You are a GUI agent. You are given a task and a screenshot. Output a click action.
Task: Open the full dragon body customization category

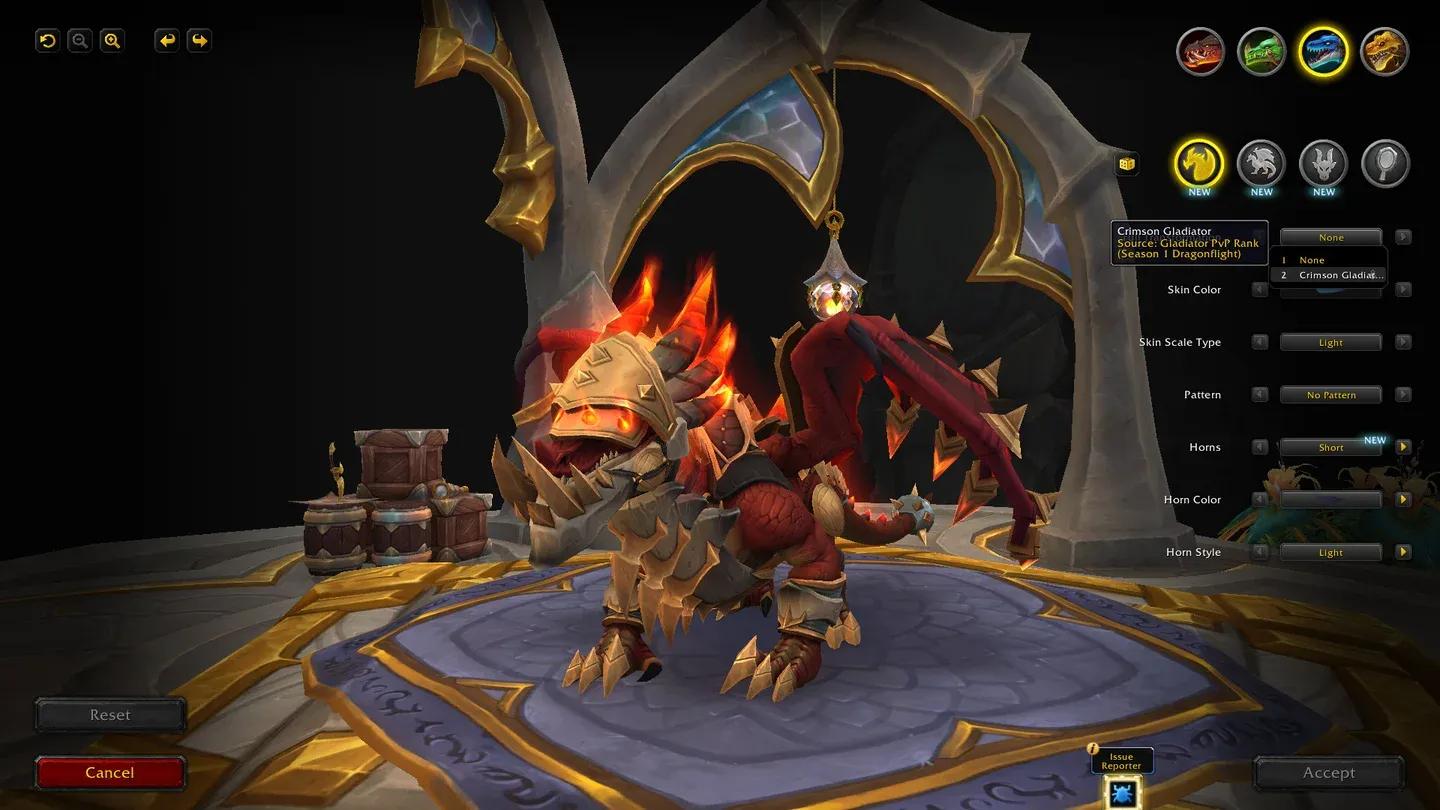pyautogui.click(x=1261, y=162)
